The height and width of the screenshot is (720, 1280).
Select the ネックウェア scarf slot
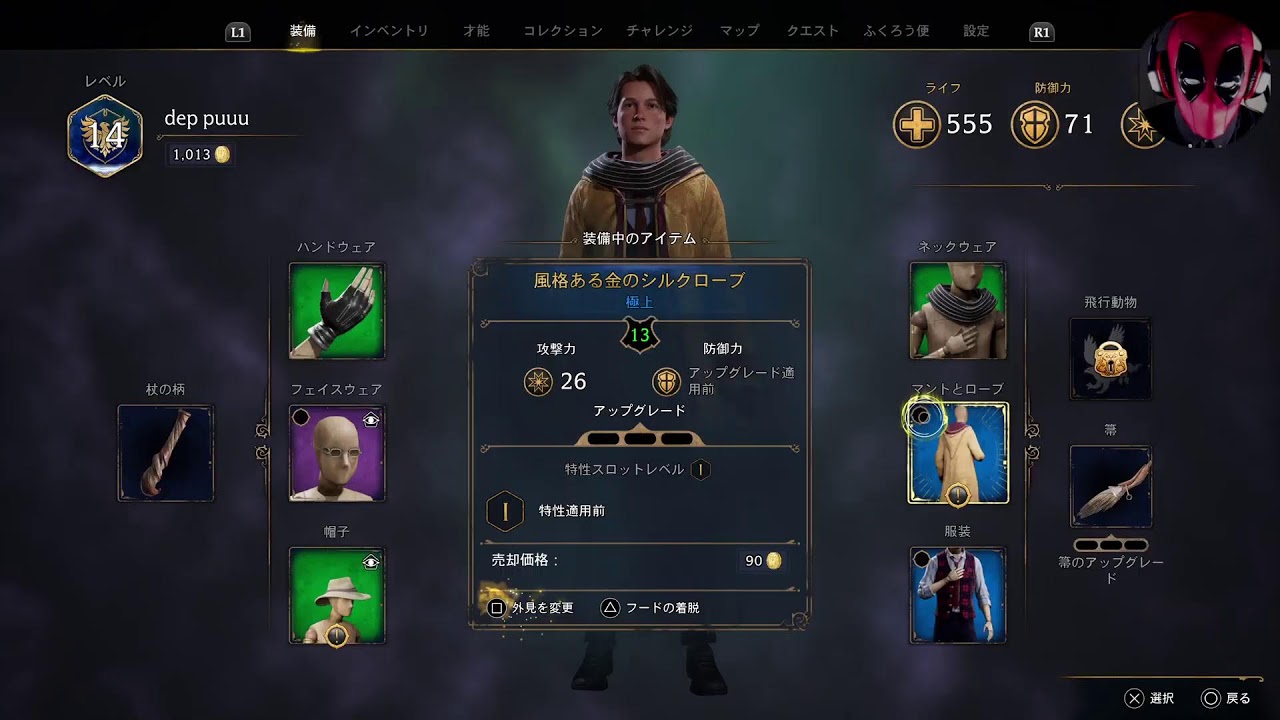(x=958, y=311)
